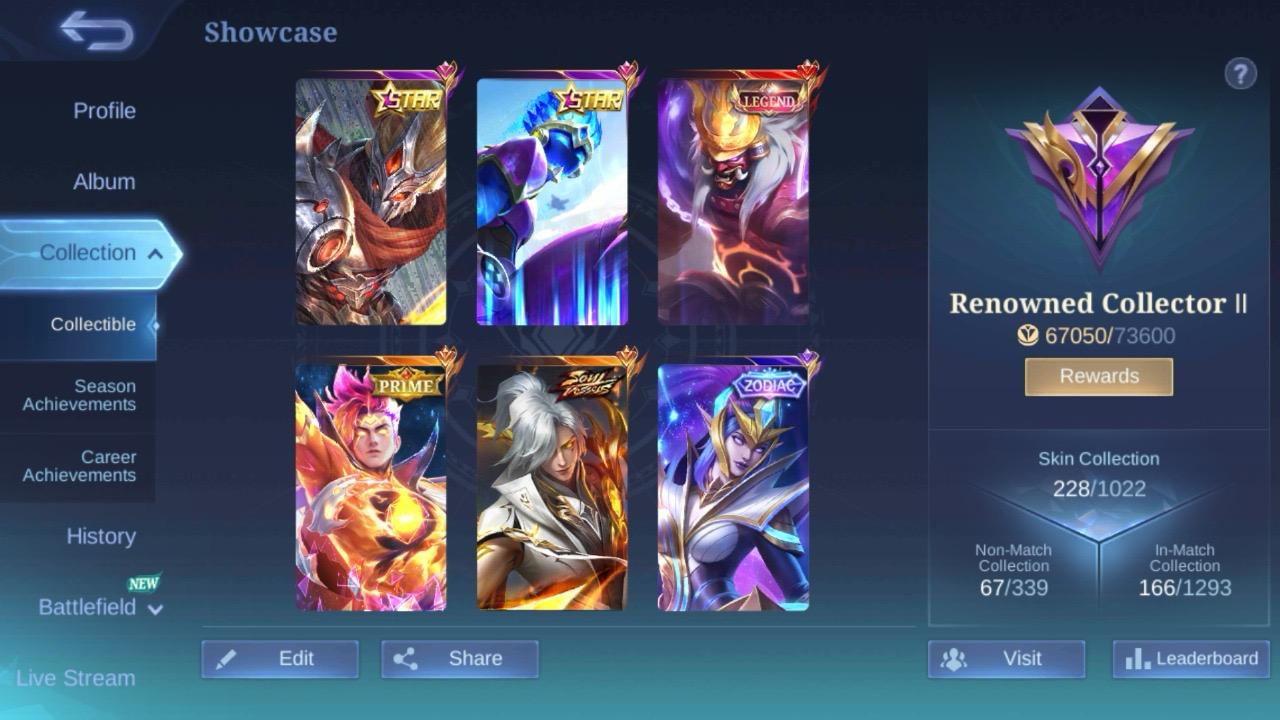Select Season Achievements
Screen dimensions: 1280x720
[79, 395]
